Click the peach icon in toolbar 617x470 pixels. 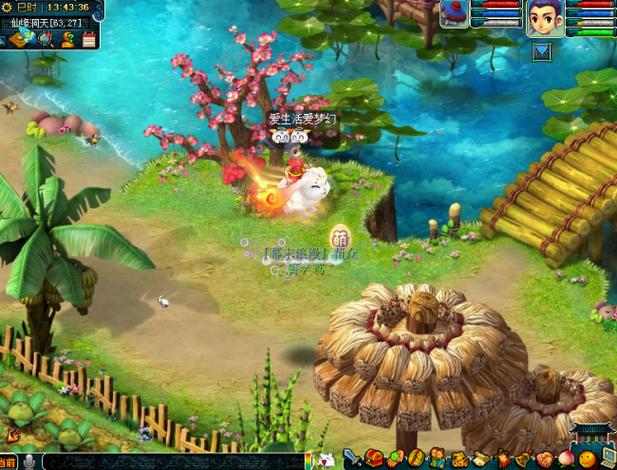564,459
